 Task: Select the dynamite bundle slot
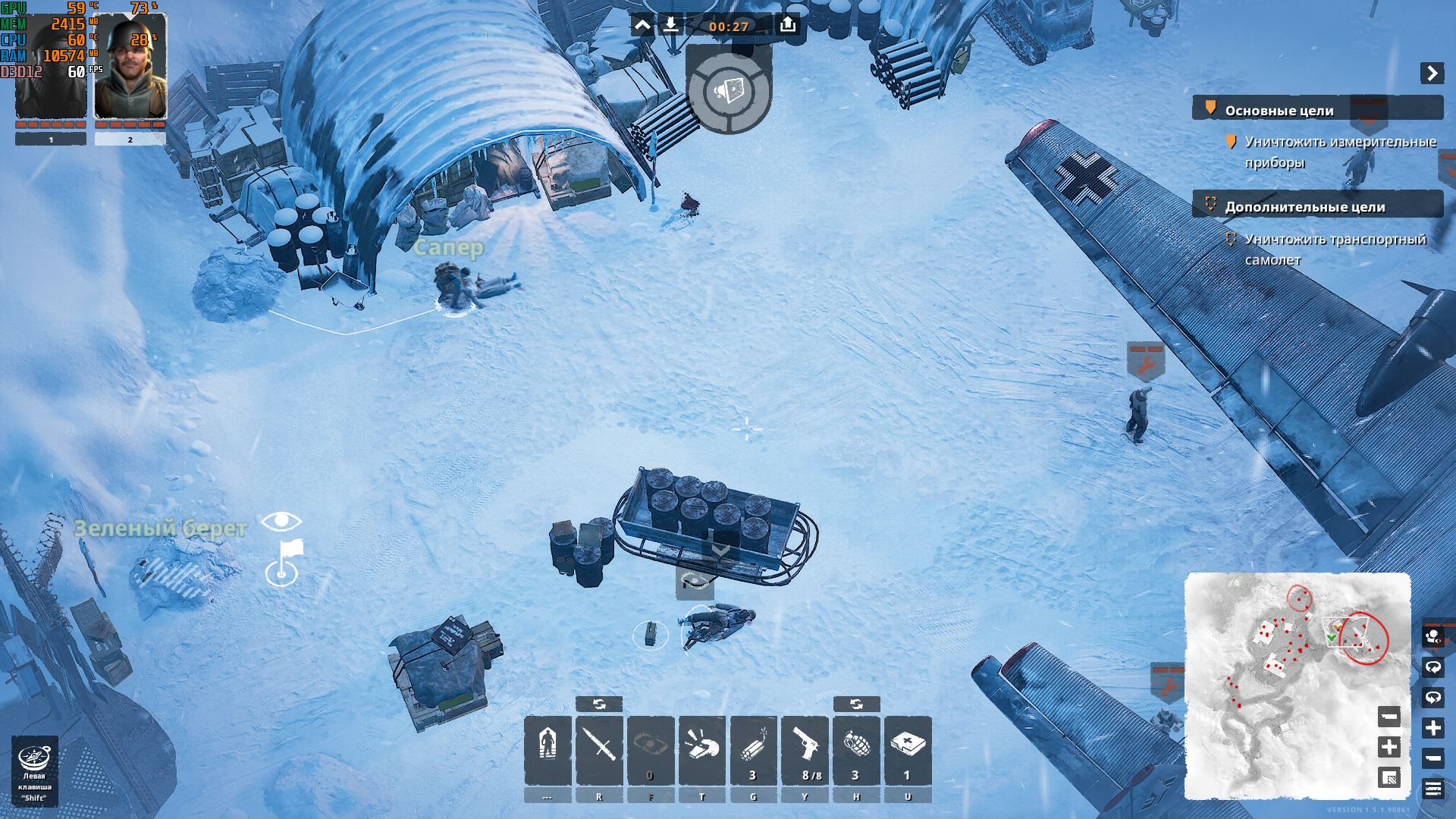point(753,748)
